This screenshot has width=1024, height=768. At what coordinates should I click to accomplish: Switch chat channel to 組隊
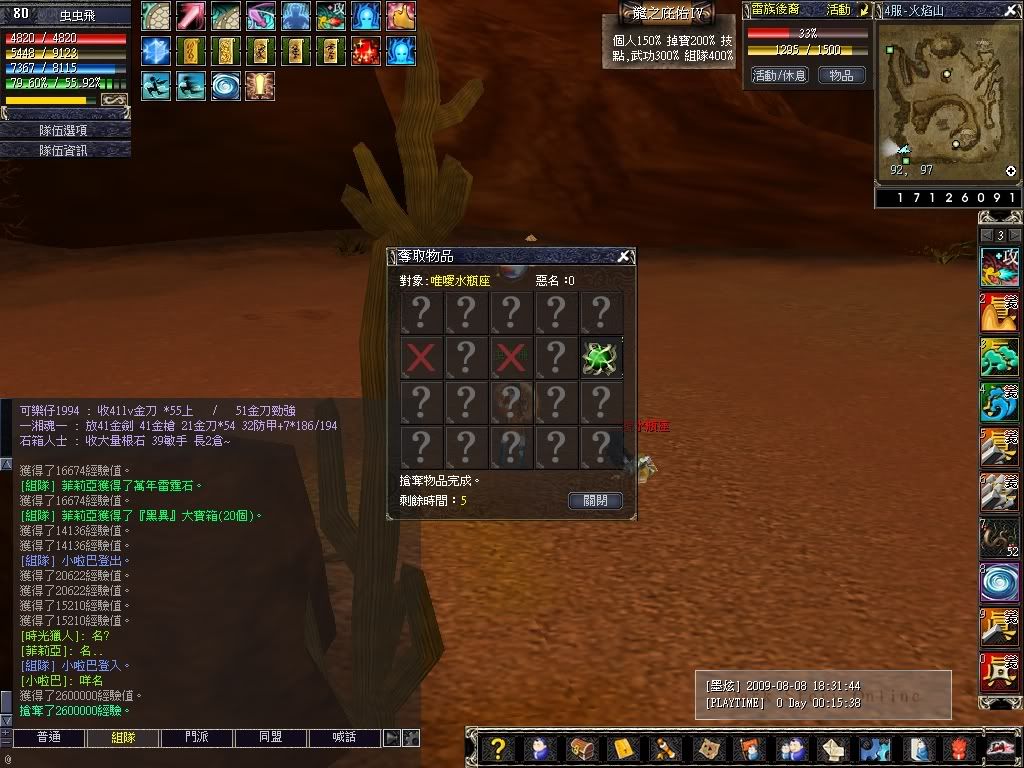click(x=122, y=738)
